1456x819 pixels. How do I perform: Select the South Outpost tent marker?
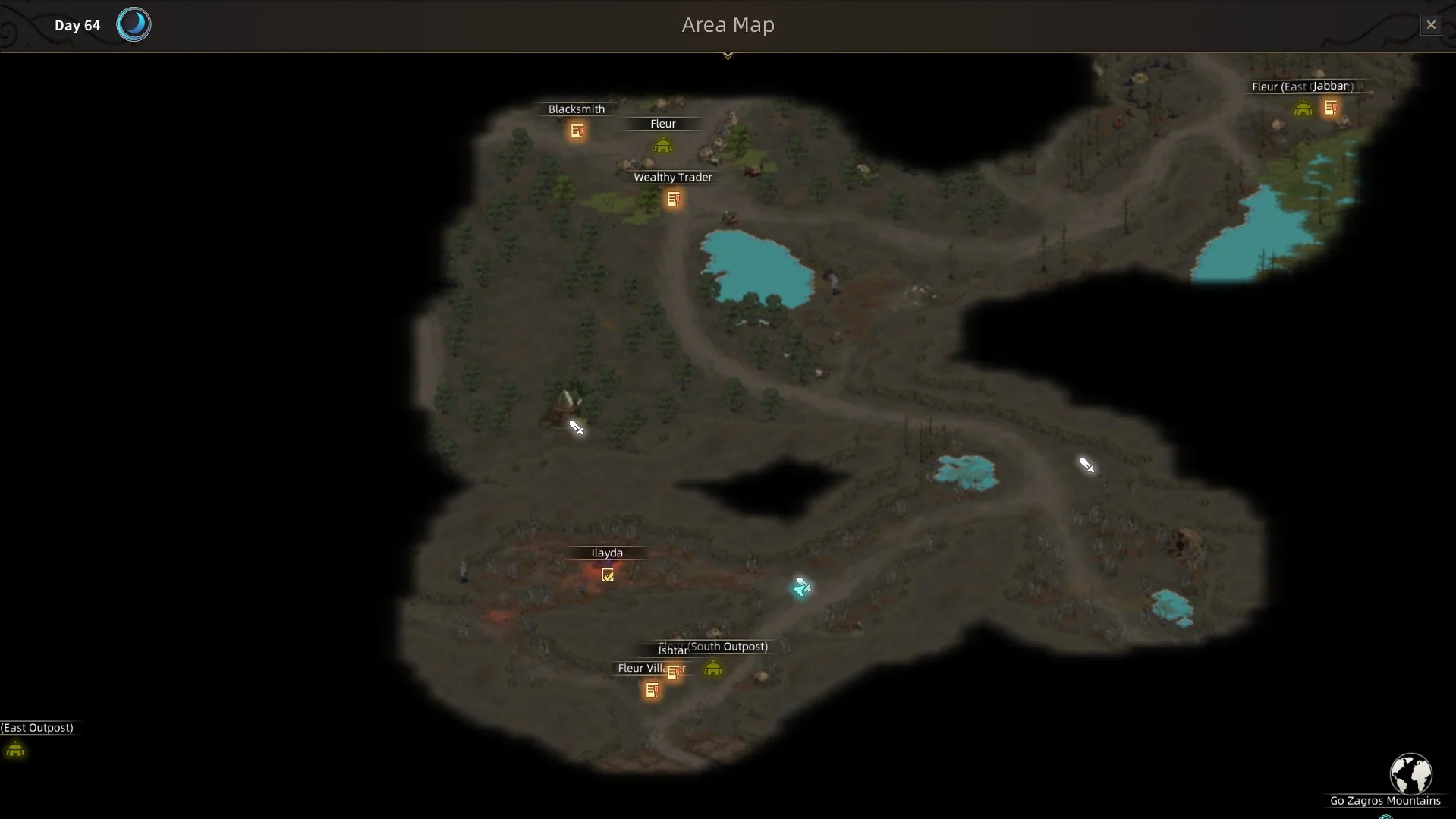[x=712, y=669]
